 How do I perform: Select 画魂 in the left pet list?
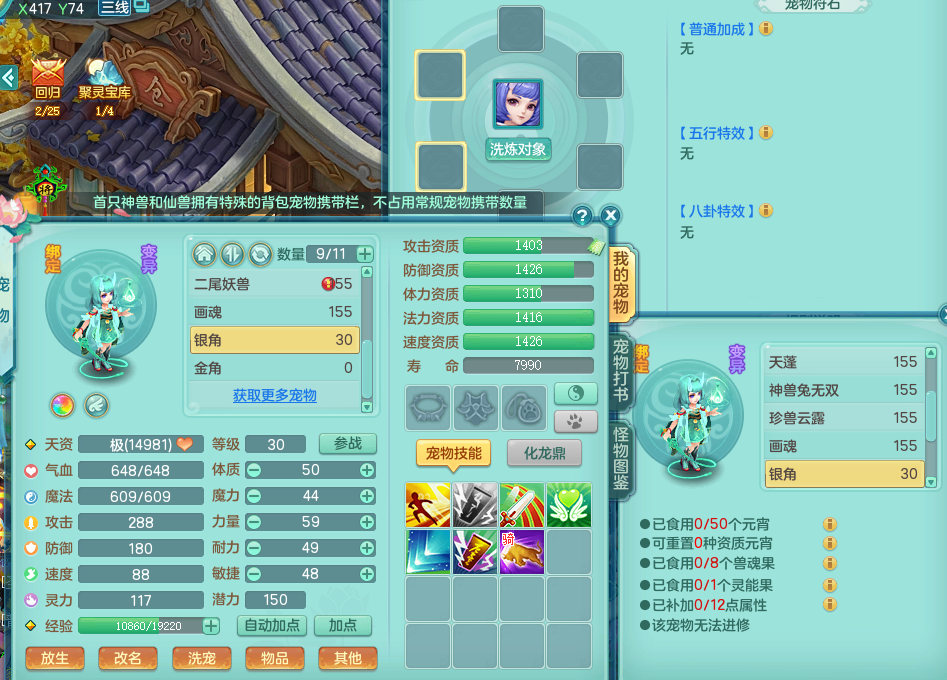tap(273, 312)
